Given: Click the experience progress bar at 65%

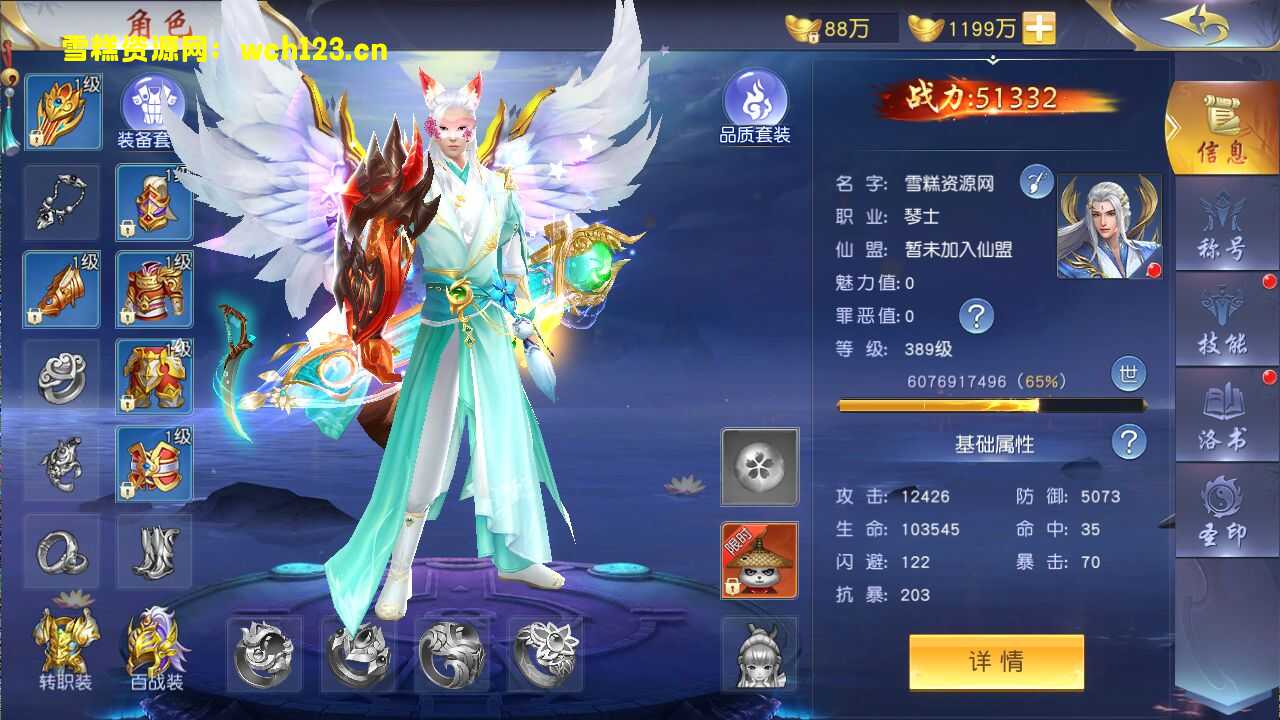Looking at the screenshot, I should pyautogui.click(x=990, y=404).
